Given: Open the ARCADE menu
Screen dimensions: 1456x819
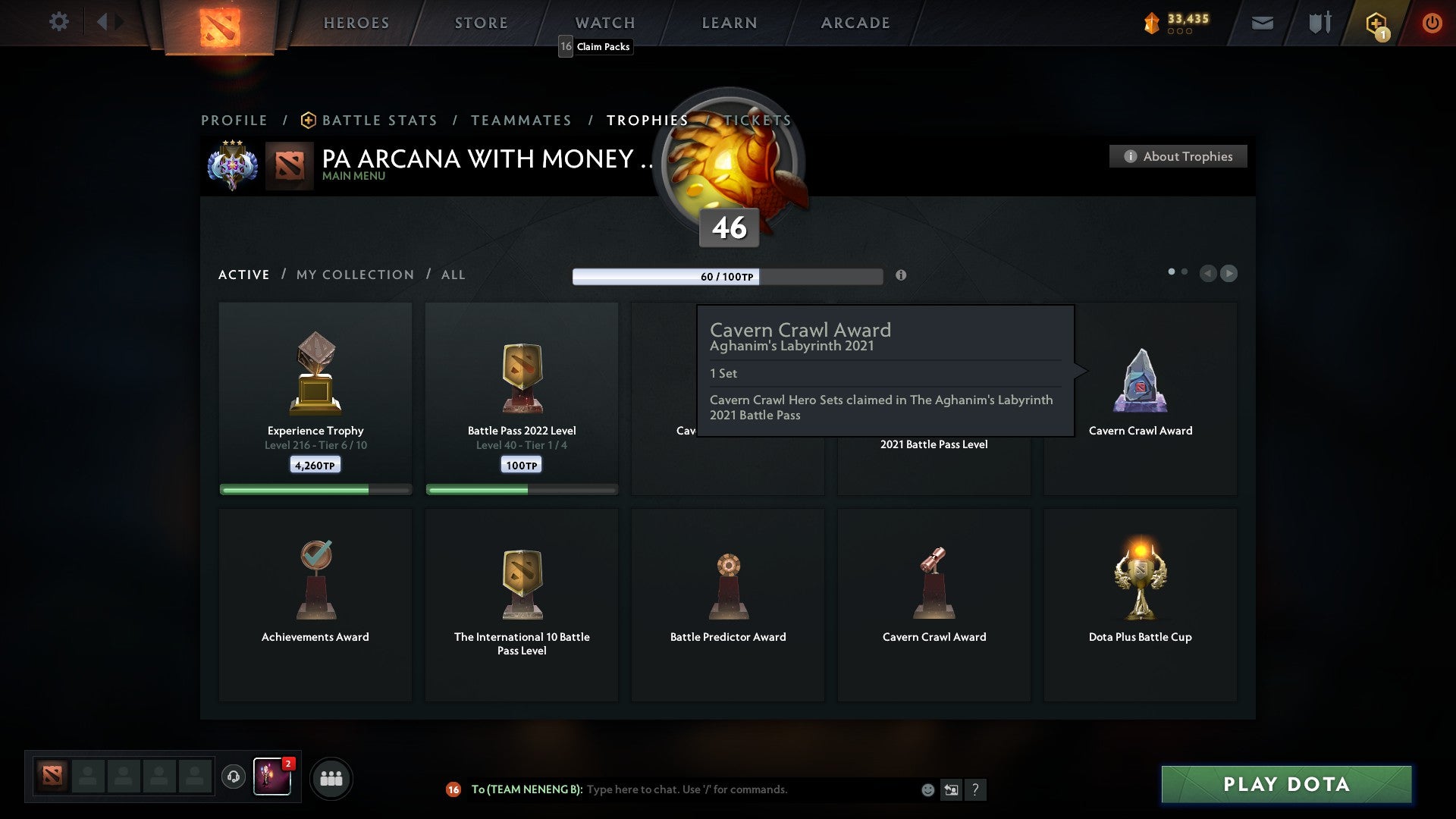Looking at the screenshot, I should pos(855,22).
